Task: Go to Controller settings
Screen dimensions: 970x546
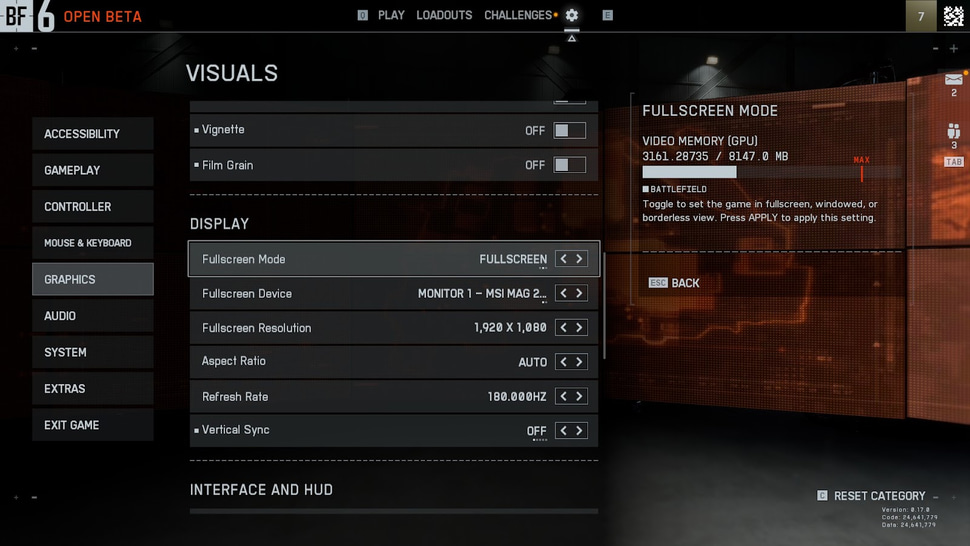Action: click(x=92, y=207)
